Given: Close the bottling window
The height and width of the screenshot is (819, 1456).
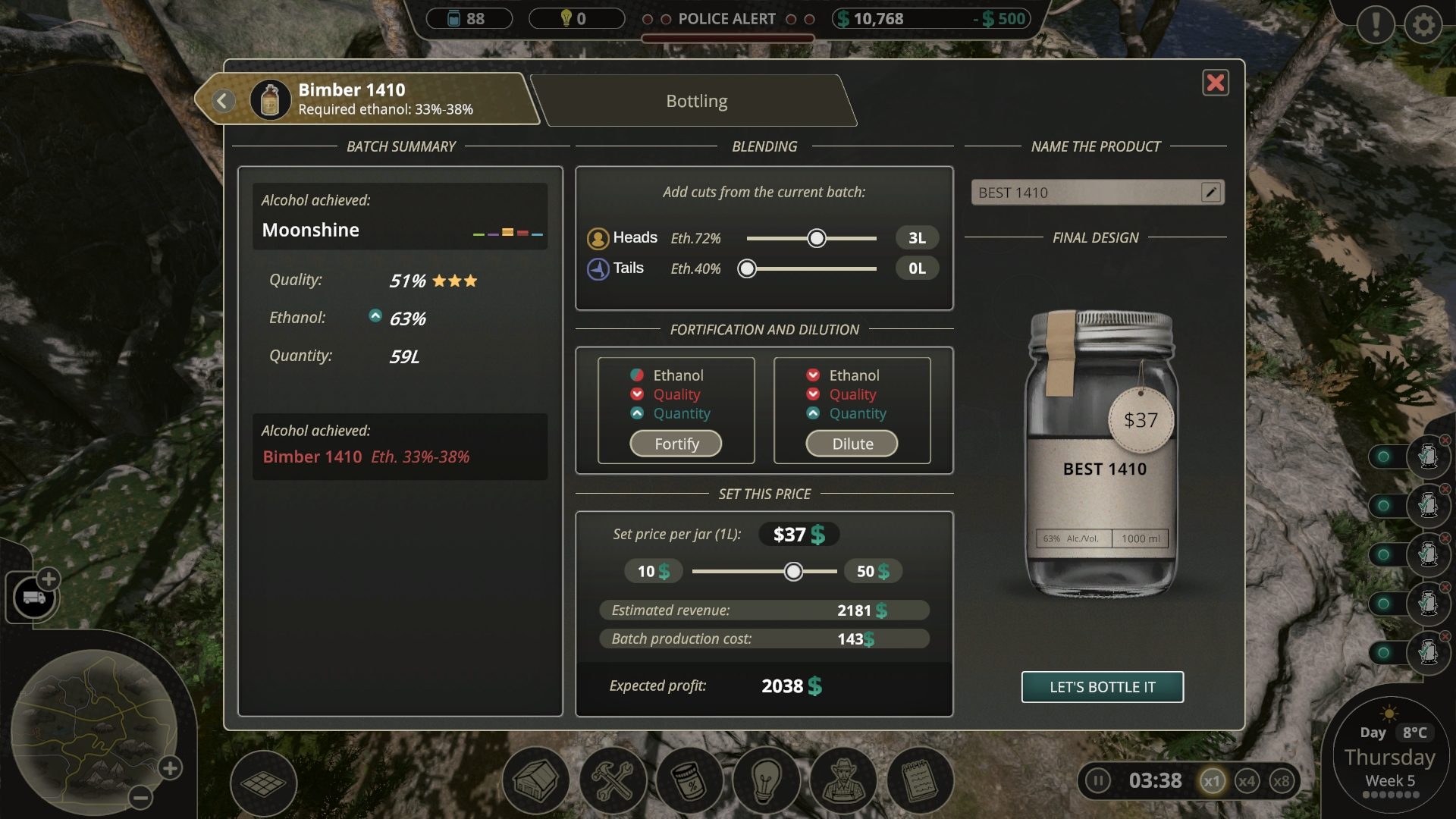Looking at the screenshot, I should tap(1216, 83).
